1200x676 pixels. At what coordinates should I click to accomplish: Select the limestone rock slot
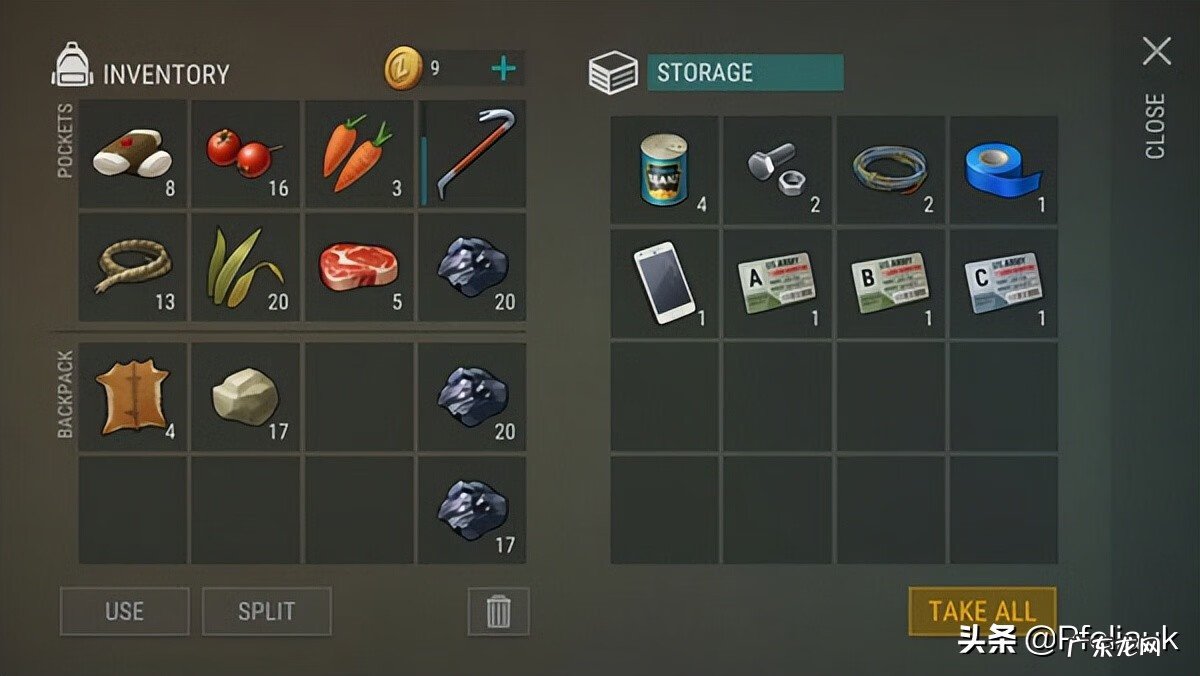click(x=246, y=397)
